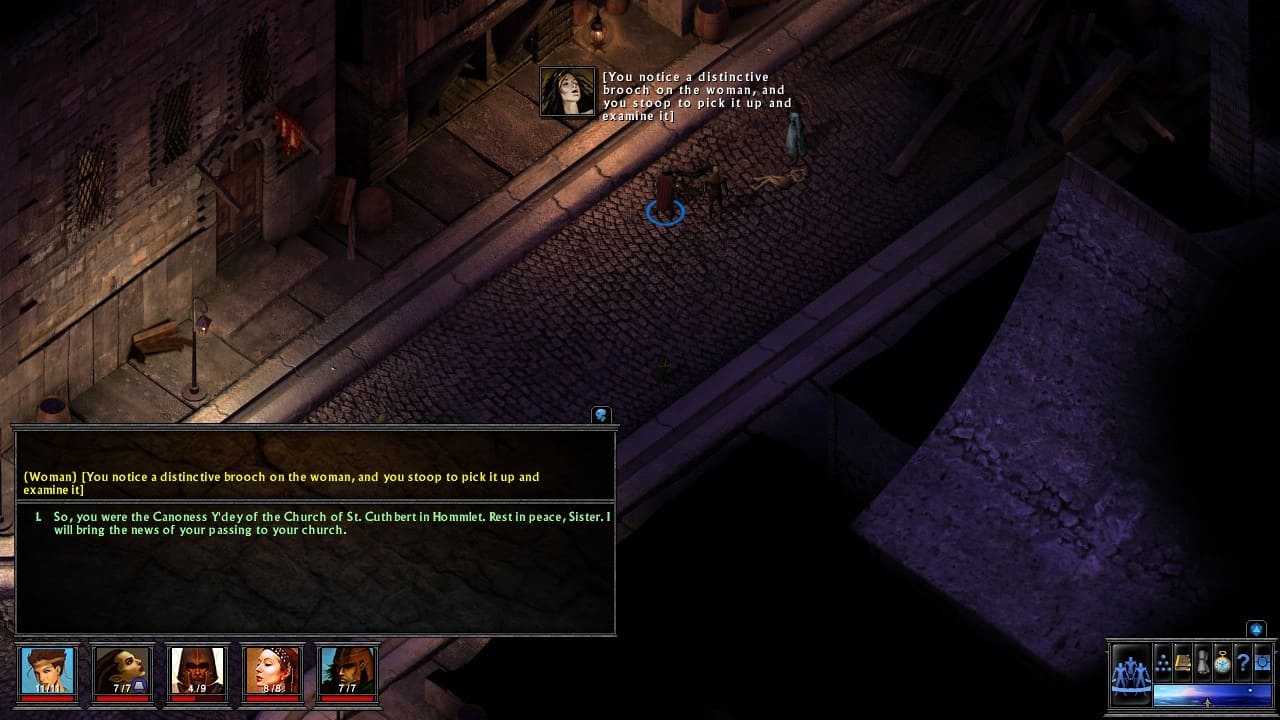Open the golden logbook
1280x720 pixels.
[x=1183, y=661]
